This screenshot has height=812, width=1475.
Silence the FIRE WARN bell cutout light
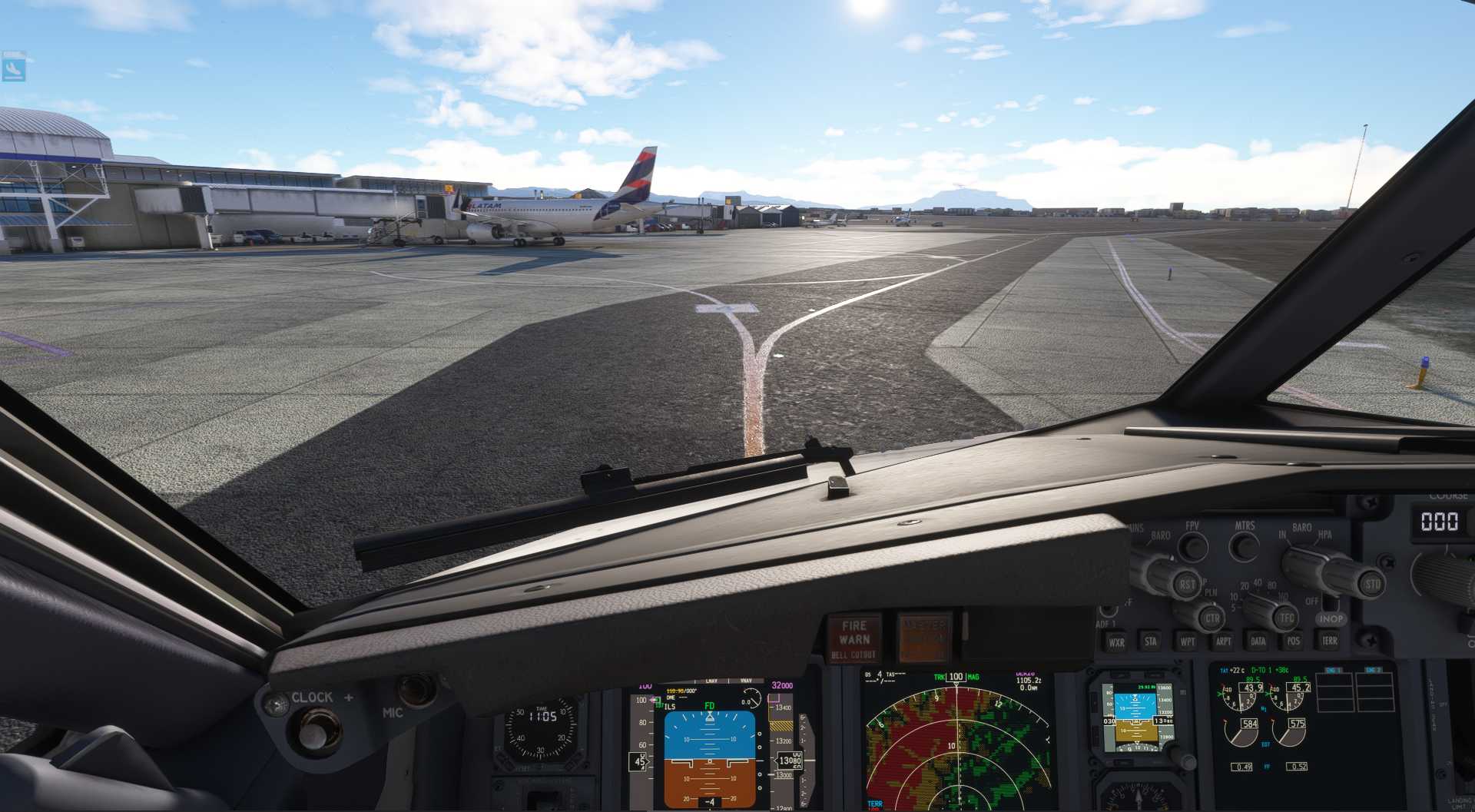[854, 638]
